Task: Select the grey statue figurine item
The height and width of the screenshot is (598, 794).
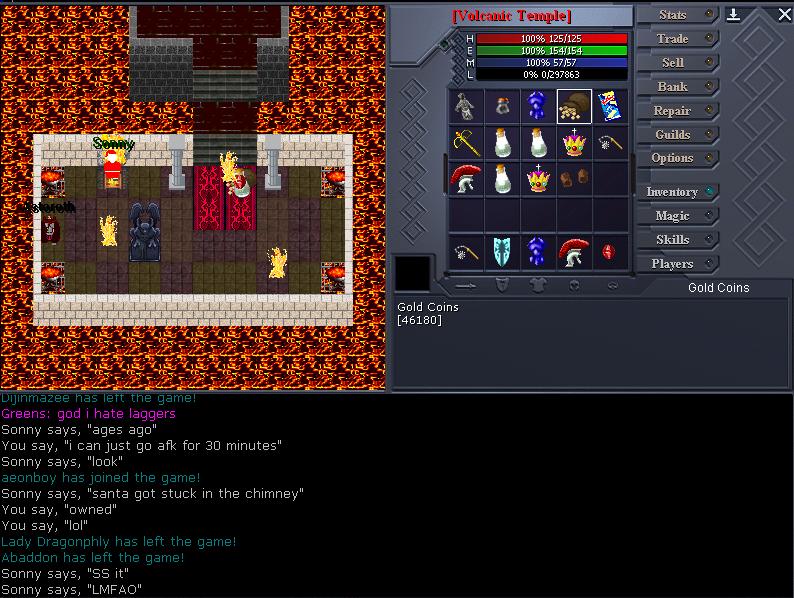Action: pos(466,106)
